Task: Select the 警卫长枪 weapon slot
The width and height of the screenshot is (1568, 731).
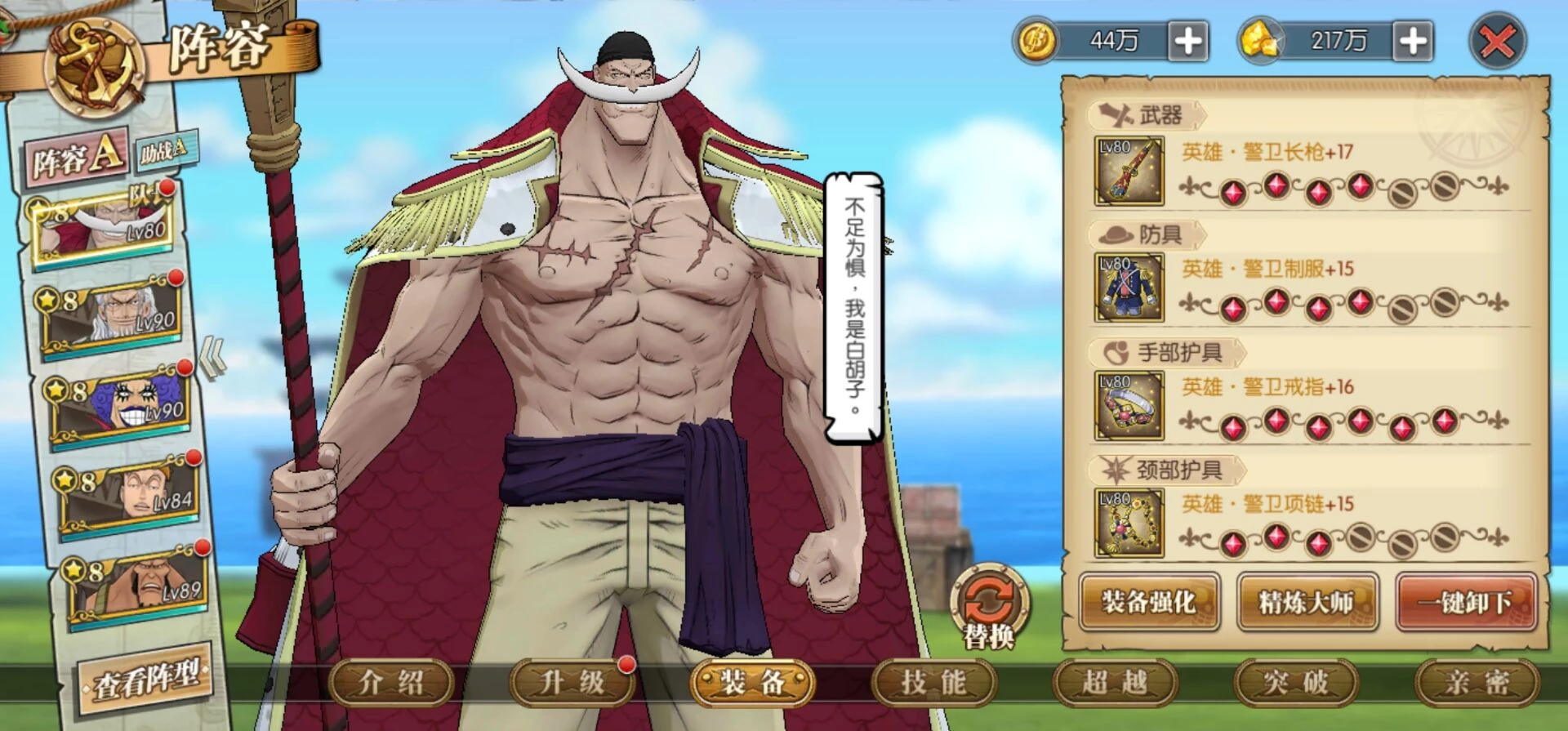Action: (1129, 172)
